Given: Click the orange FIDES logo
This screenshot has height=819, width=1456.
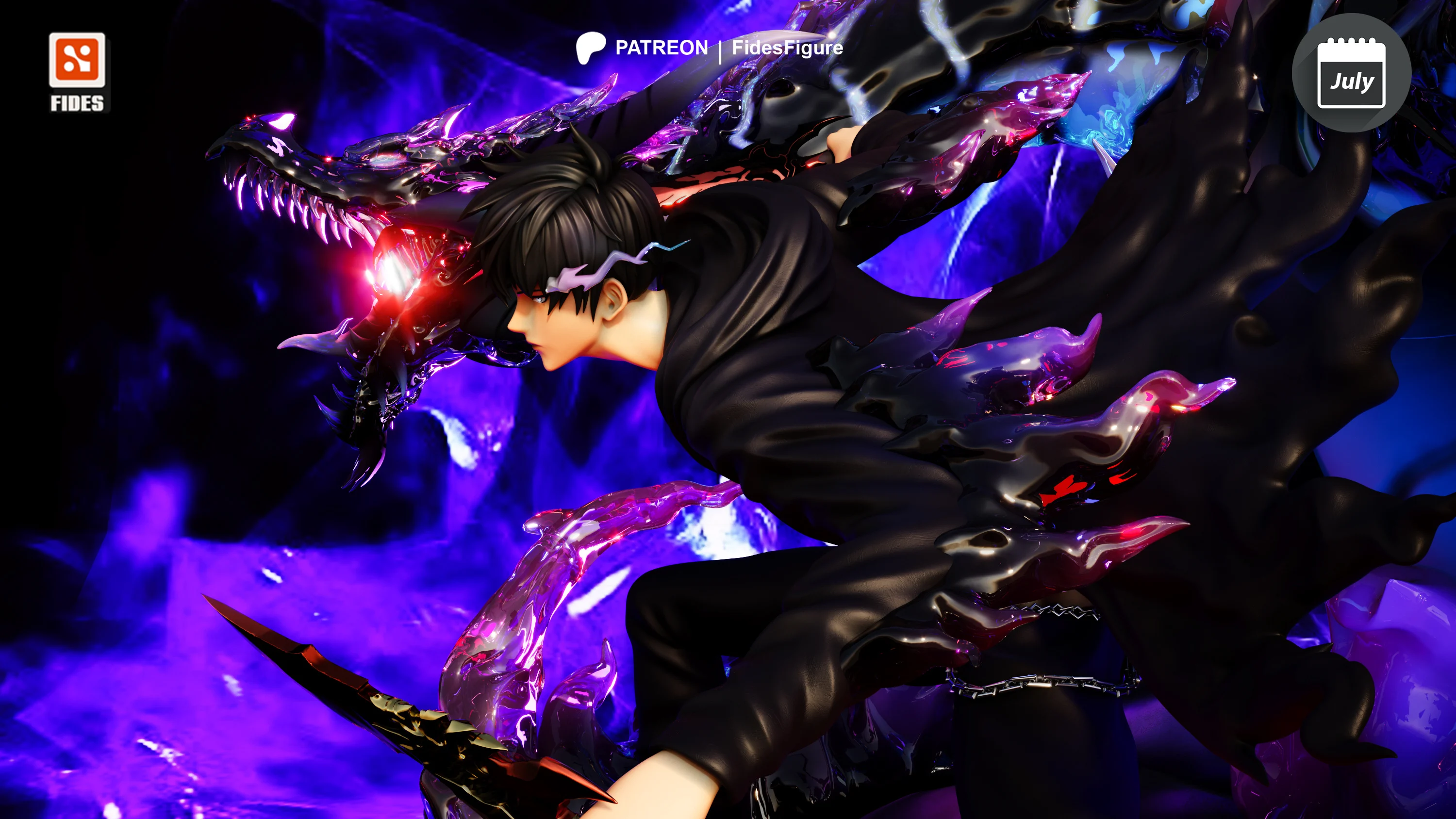Looking at the screenshot, I should tap(77, 61).
